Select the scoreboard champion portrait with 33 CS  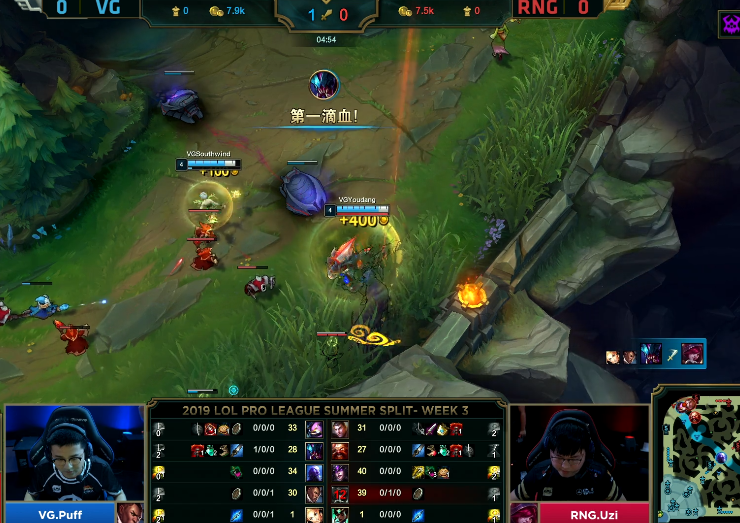coord(314,429)
